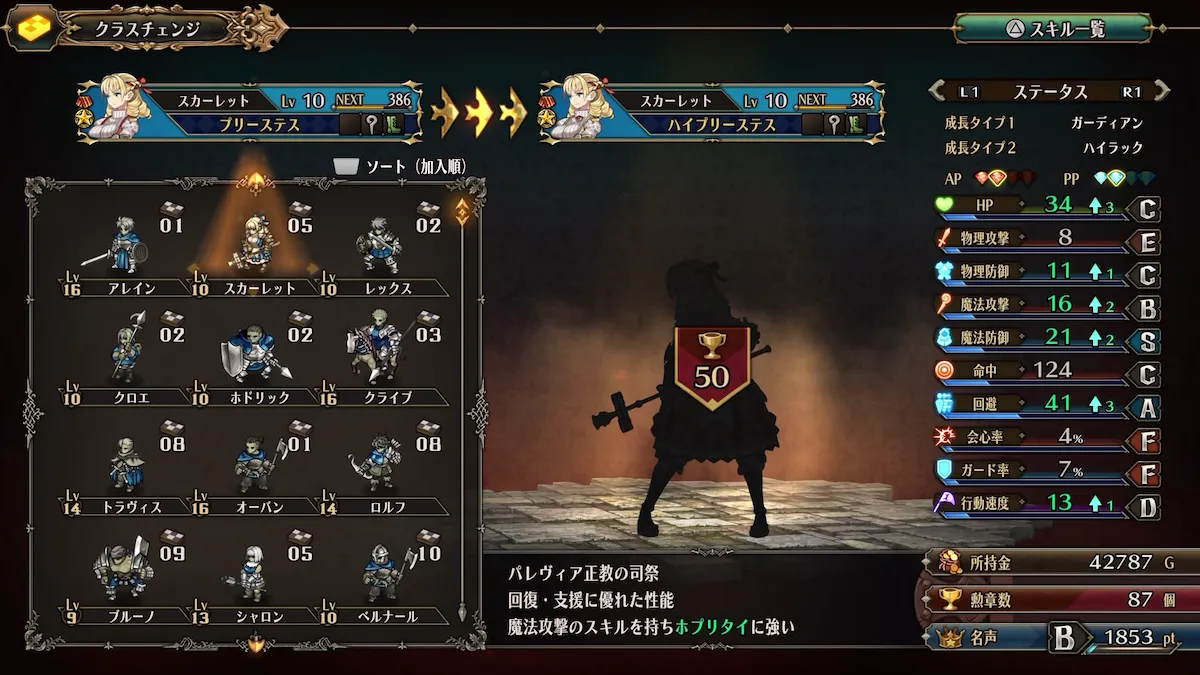Select the archer ロルフ
The height and width of the screenshot is (675, 1200).
(380, 467)
